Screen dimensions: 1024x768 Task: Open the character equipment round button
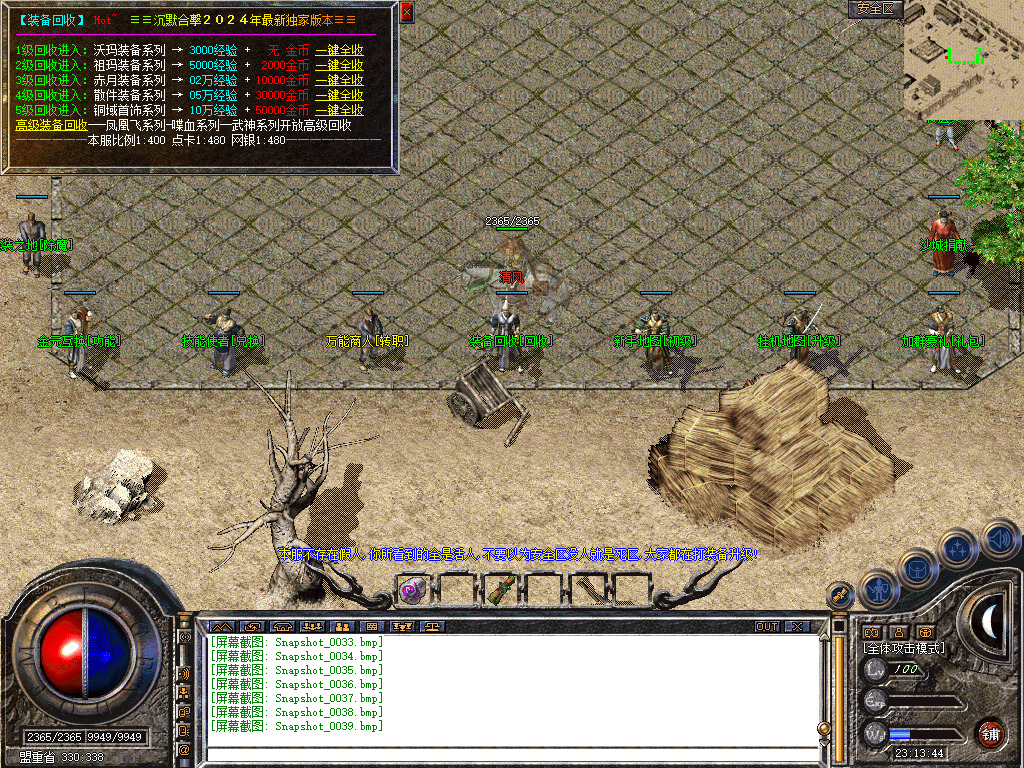click(880, 590)
